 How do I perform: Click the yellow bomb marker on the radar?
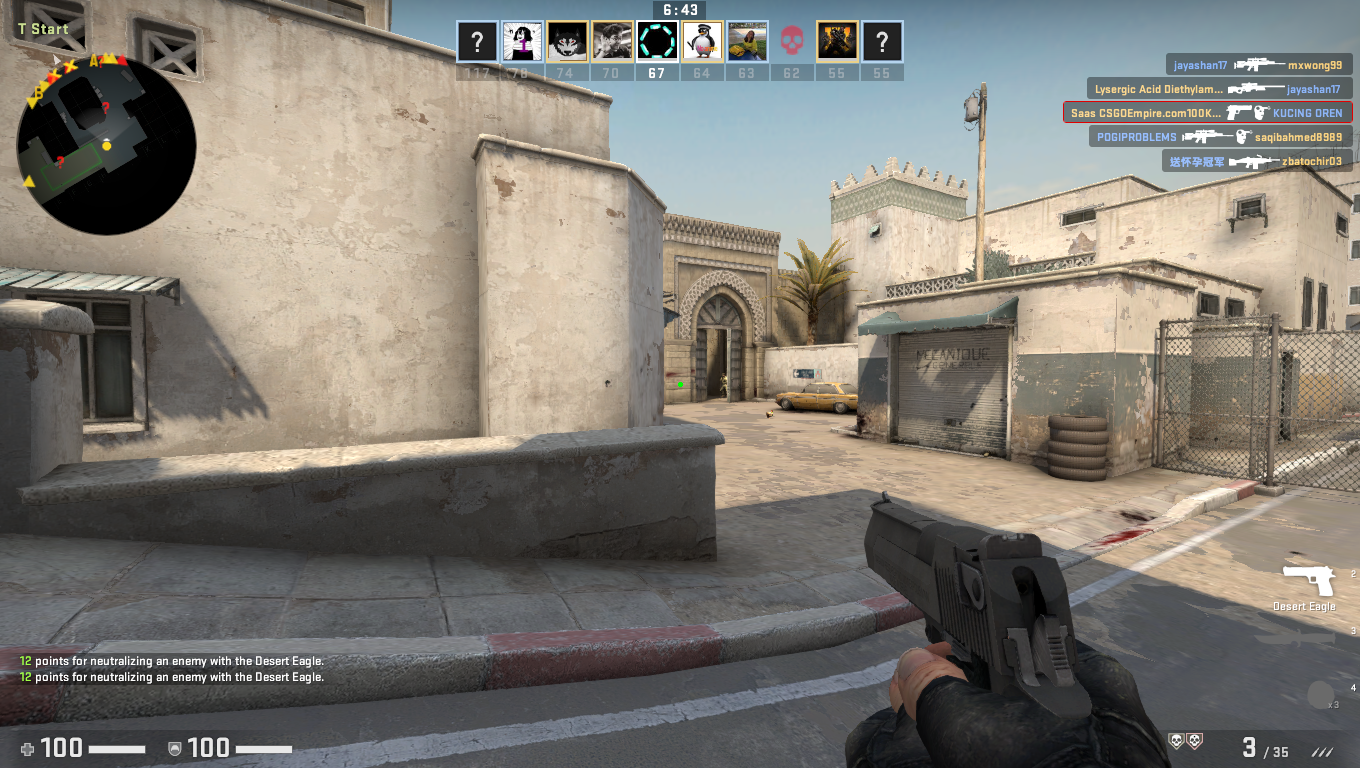(106, 146)
